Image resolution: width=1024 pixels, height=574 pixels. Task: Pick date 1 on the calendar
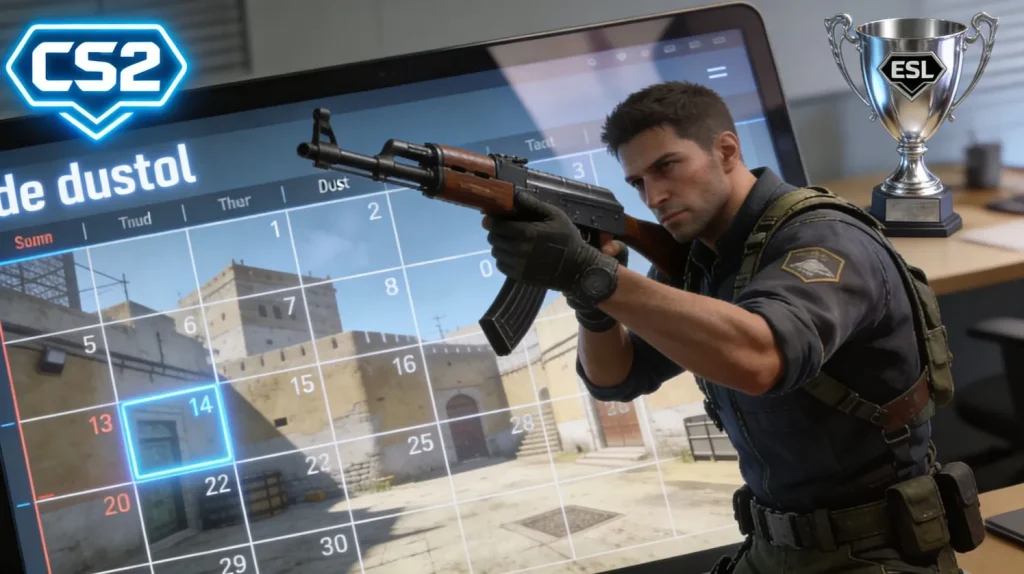(275, 229)
